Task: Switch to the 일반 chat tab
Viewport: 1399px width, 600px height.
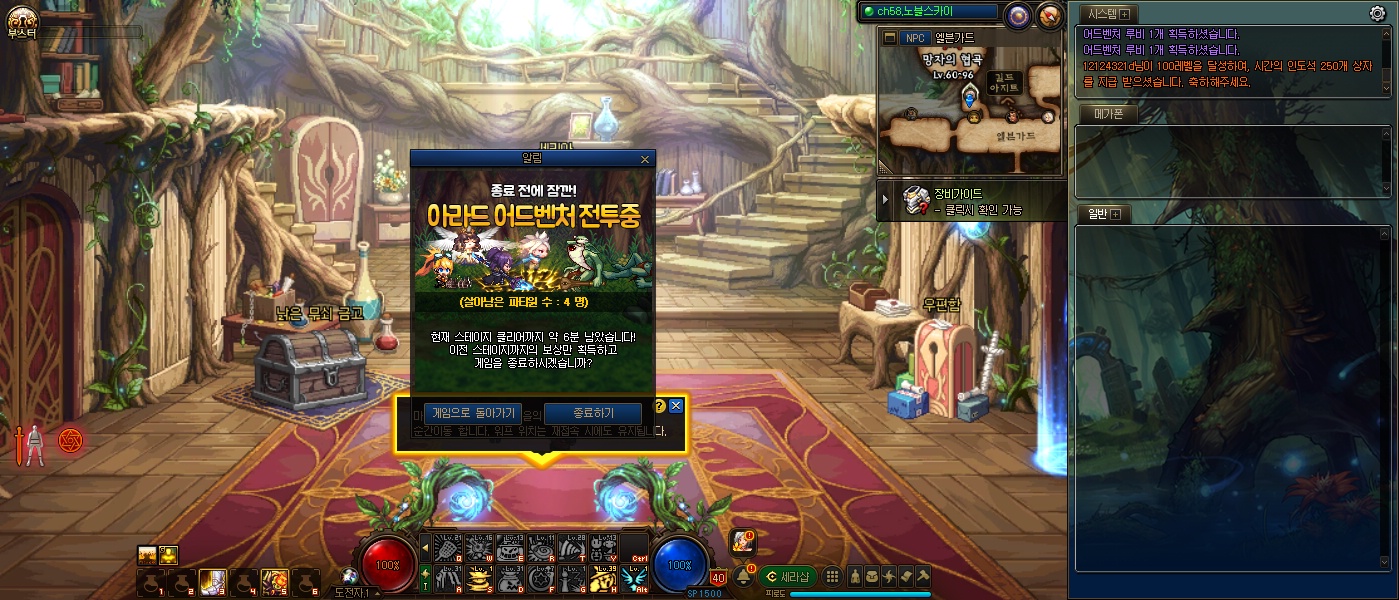Action: [x=1098, y=213]
